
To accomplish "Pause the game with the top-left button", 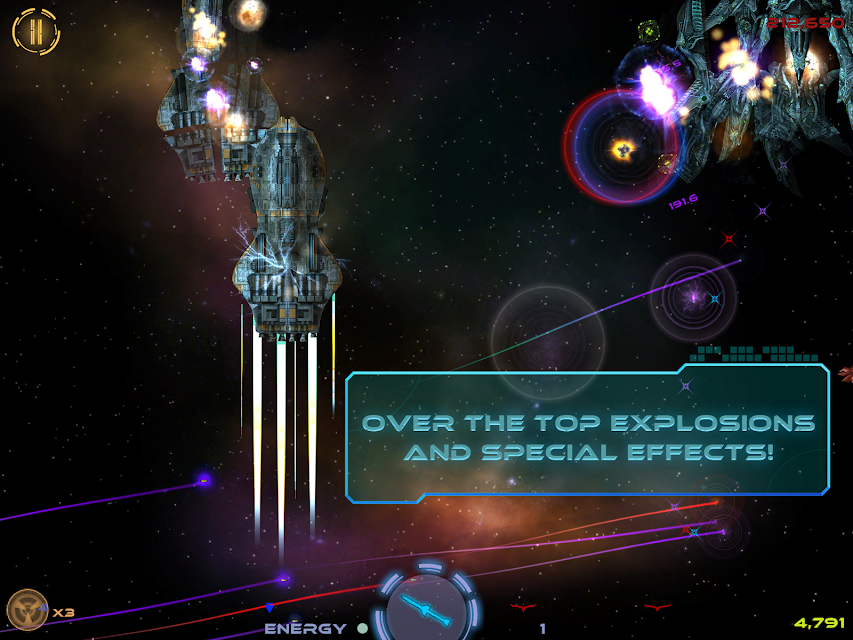I will pos(36,31).
